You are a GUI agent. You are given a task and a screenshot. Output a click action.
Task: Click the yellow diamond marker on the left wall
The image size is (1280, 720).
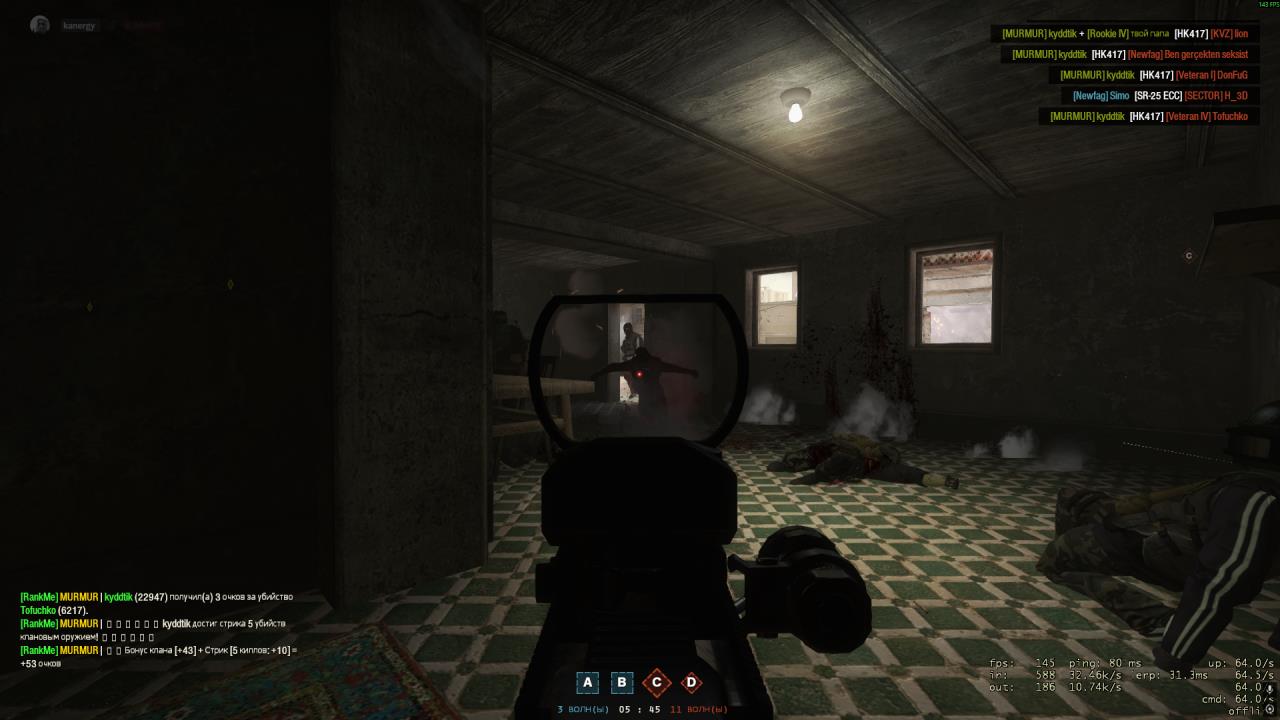pos(232,284)
